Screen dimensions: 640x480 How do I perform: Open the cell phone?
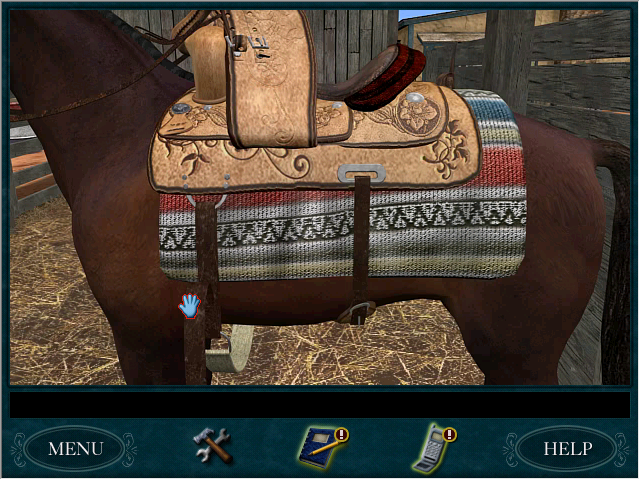click(430, 447)
